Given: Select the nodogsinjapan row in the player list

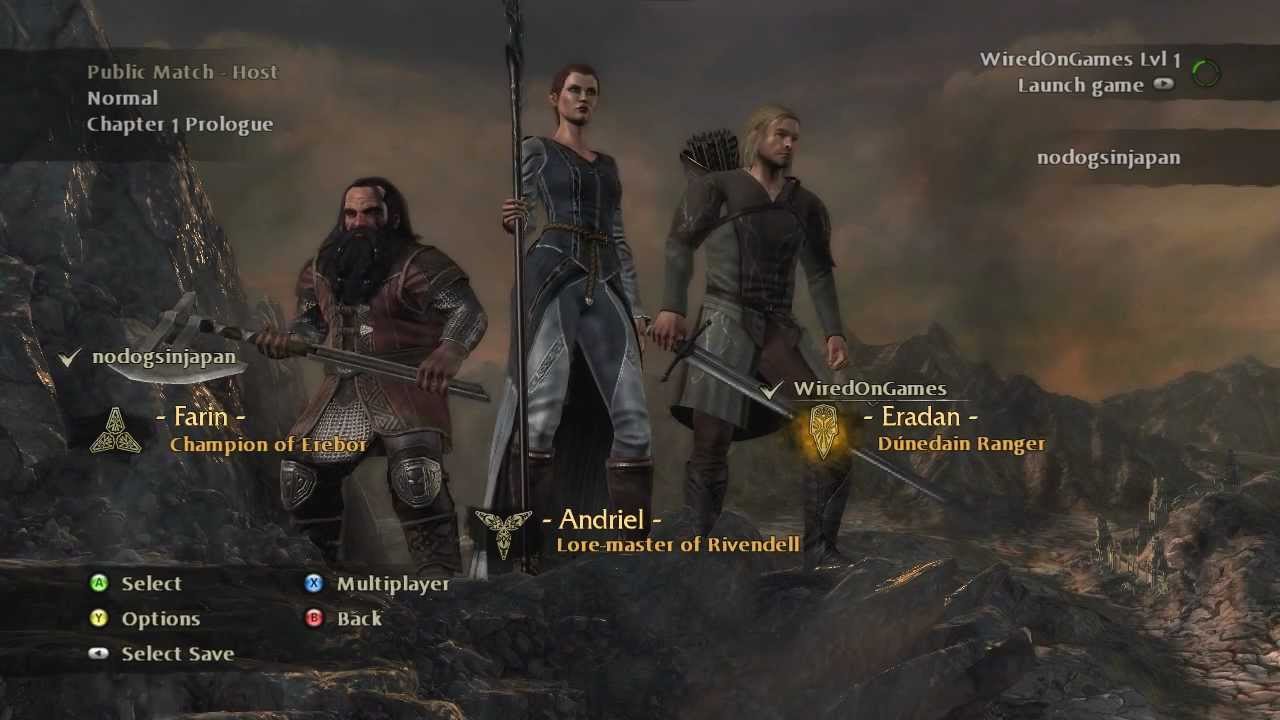Looking at the screenshot, I should (1108, 157).
